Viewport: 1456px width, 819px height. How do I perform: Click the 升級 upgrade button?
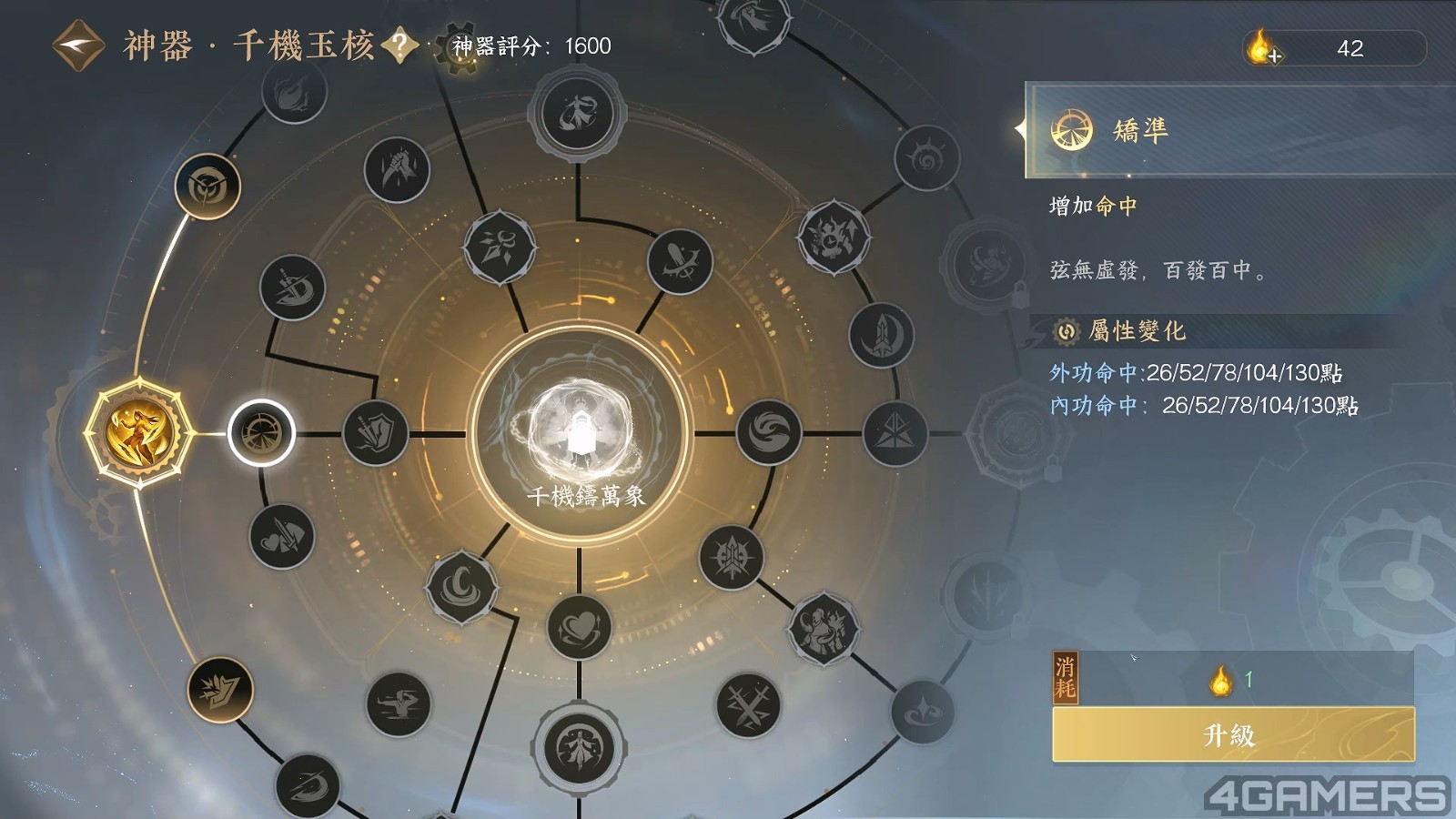[1232, 734]
